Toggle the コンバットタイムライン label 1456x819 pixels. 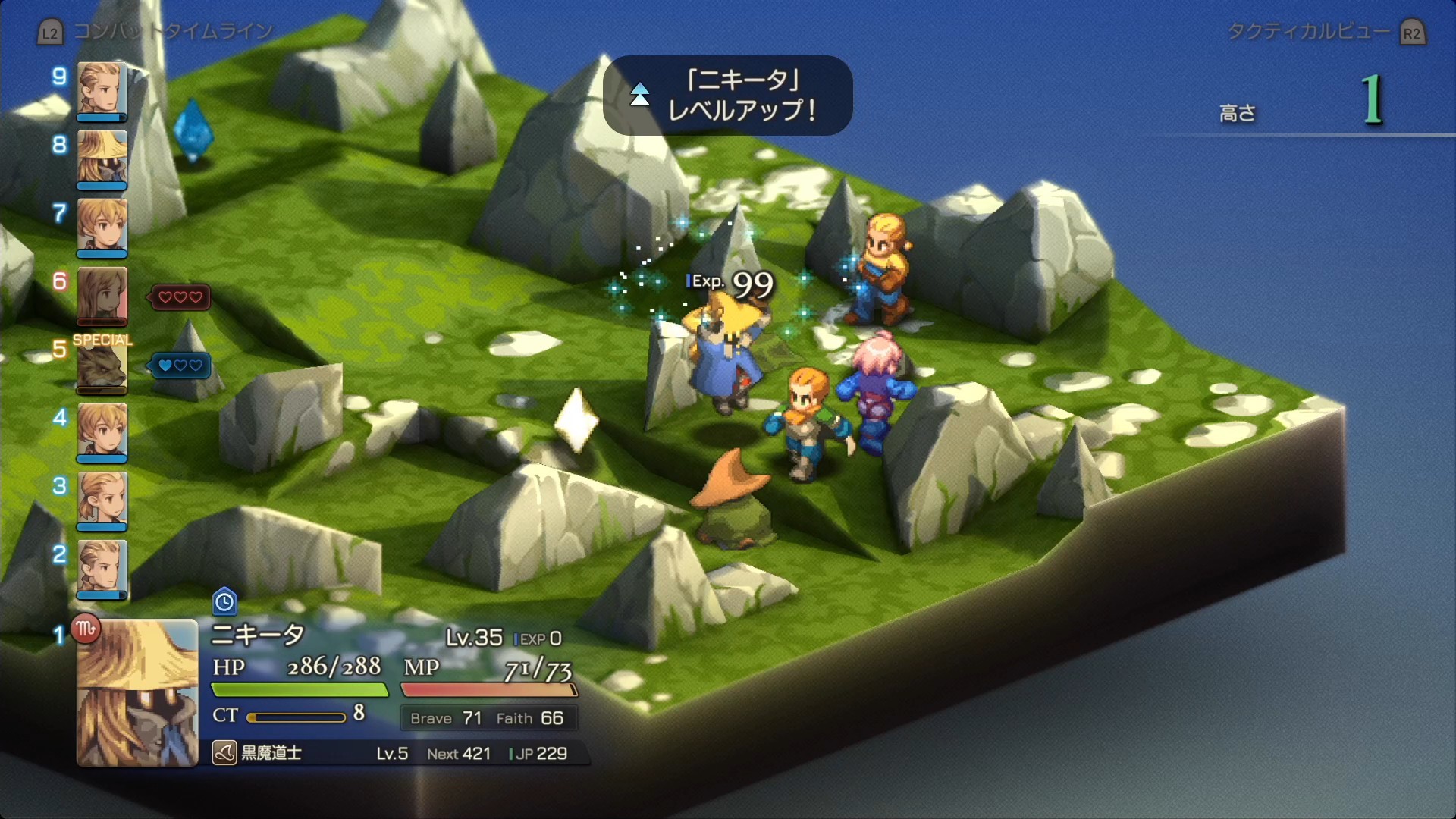tap(173, 32)
